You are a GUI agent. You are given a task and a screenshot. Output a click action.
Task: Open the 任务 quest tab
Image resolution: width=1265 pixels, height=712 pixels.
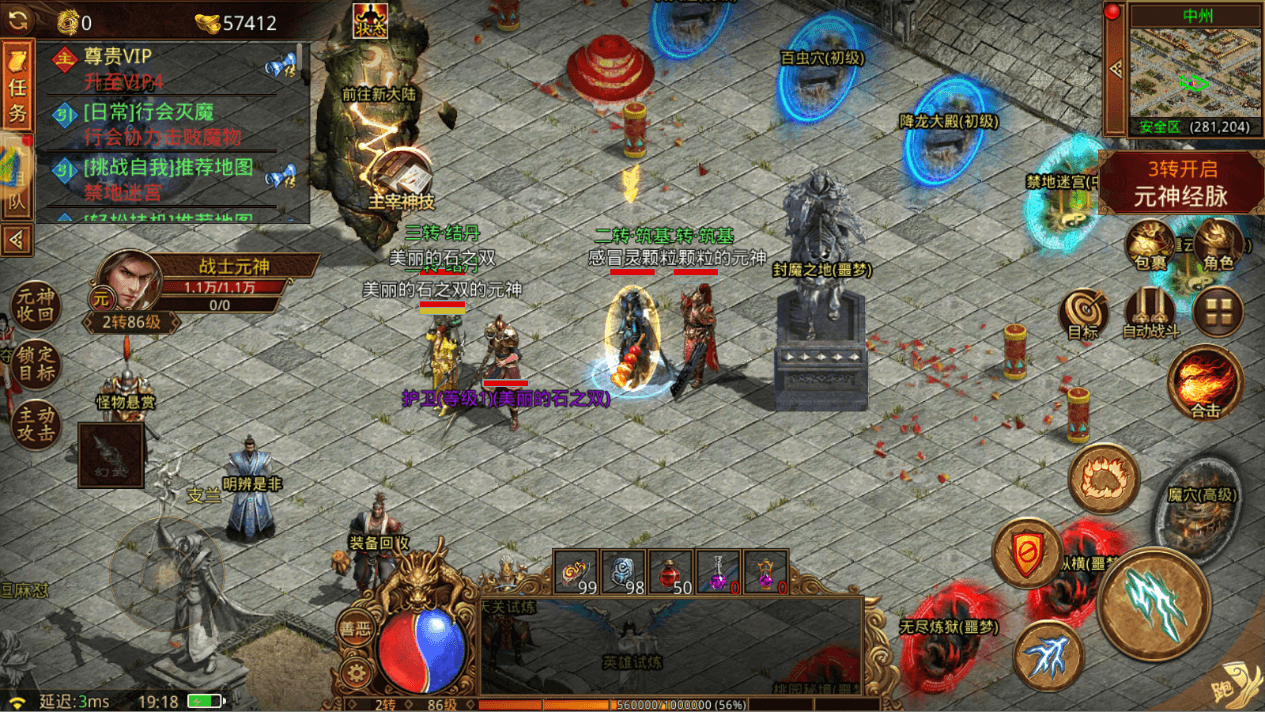tap(17, 88)
